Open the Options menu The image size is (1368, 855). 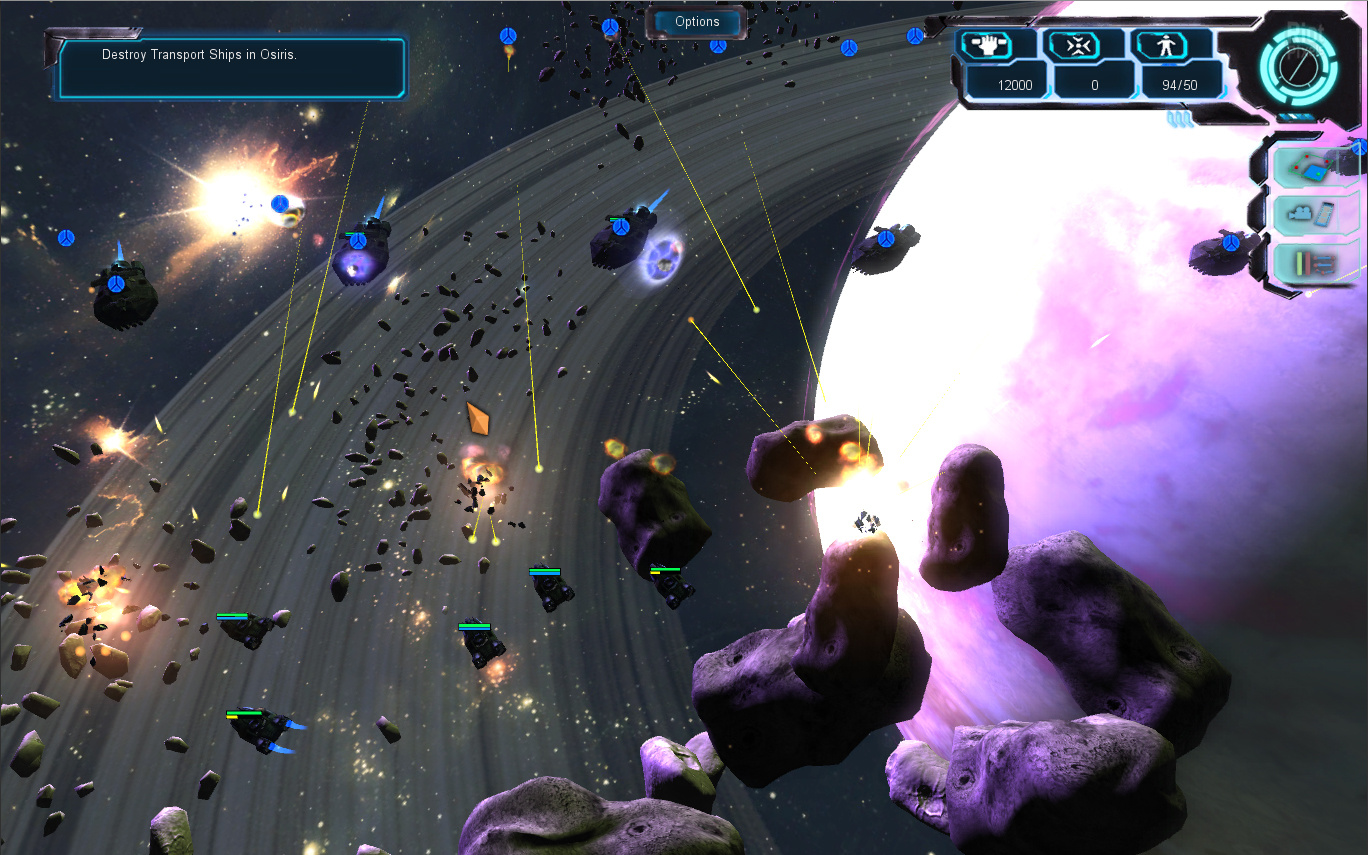click(x=697, y=22)
